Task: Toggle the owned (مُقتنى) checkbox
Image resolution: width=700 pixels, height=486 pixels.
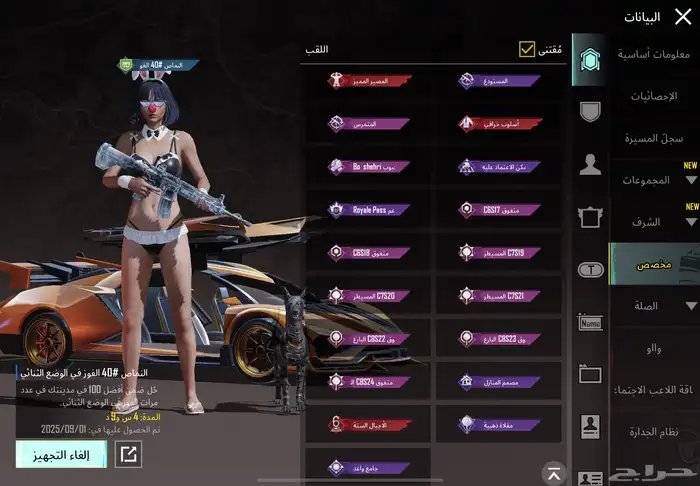Action: [527, 49]
